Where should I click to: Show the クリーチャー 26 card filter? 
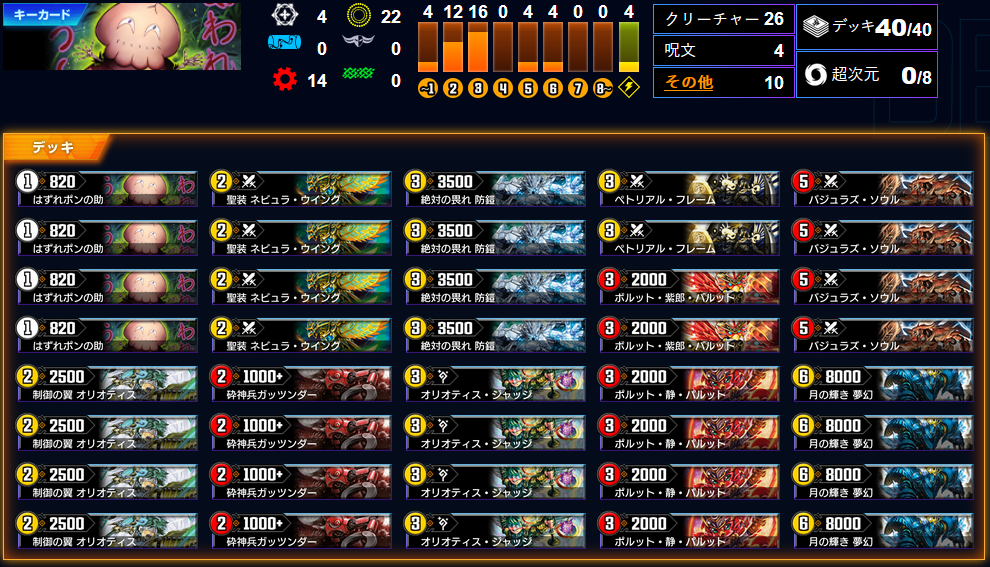coord(724,20)
